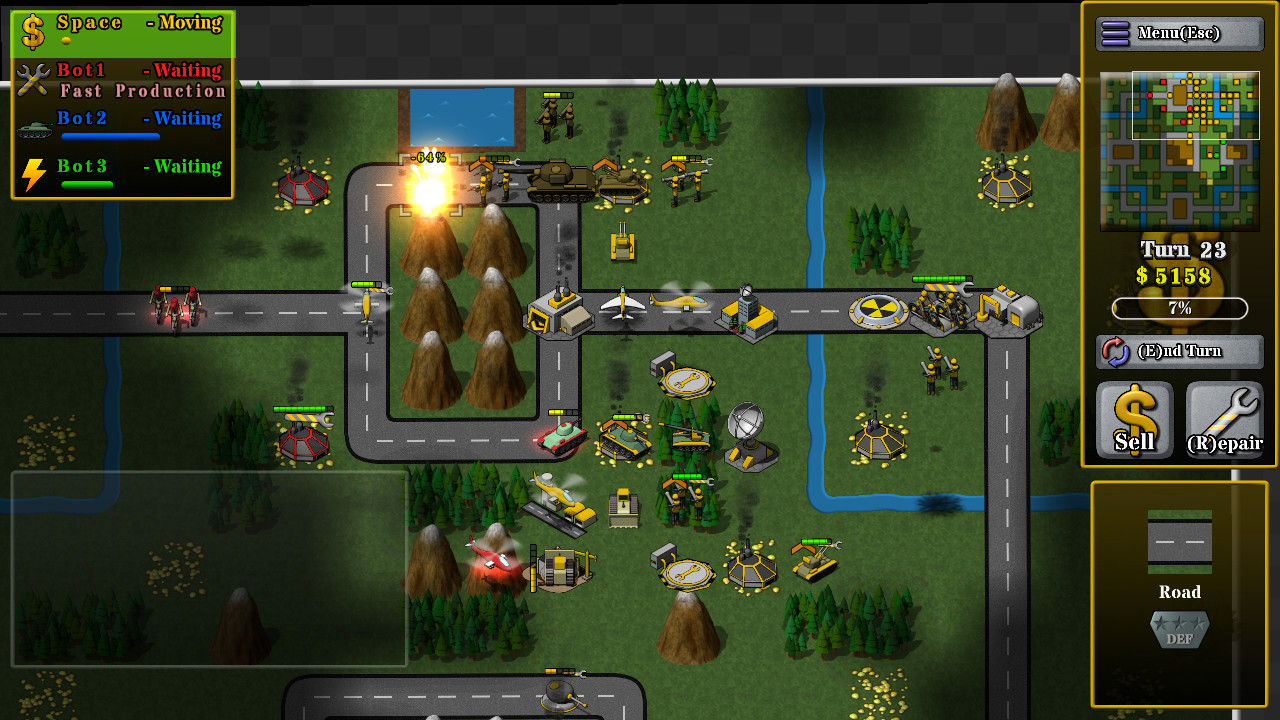Click the 7% progress bar

1178,308
